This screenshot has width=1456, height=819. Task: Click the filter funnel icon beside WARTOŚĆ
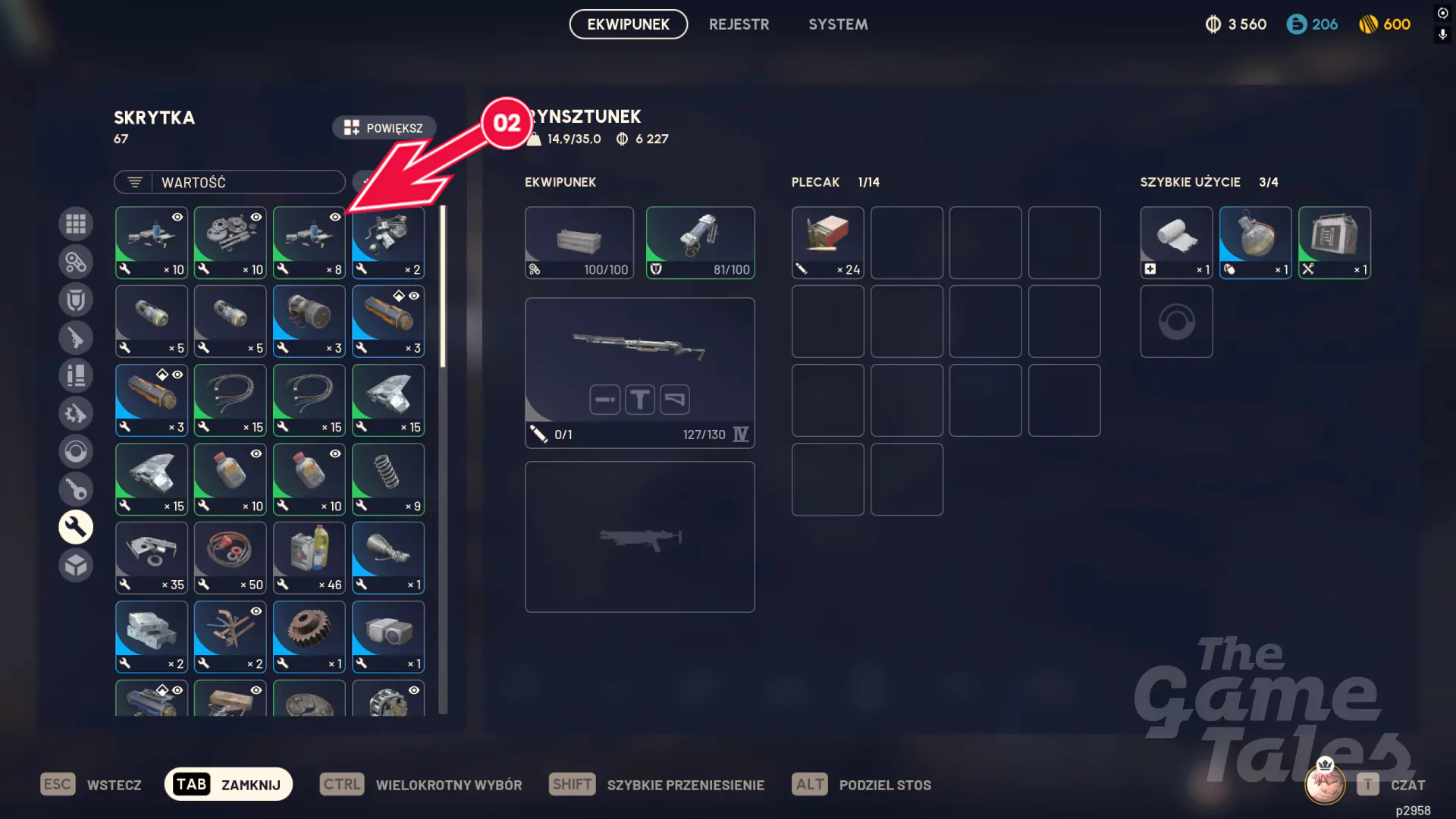pyautogui.click(x=135, y=182)
